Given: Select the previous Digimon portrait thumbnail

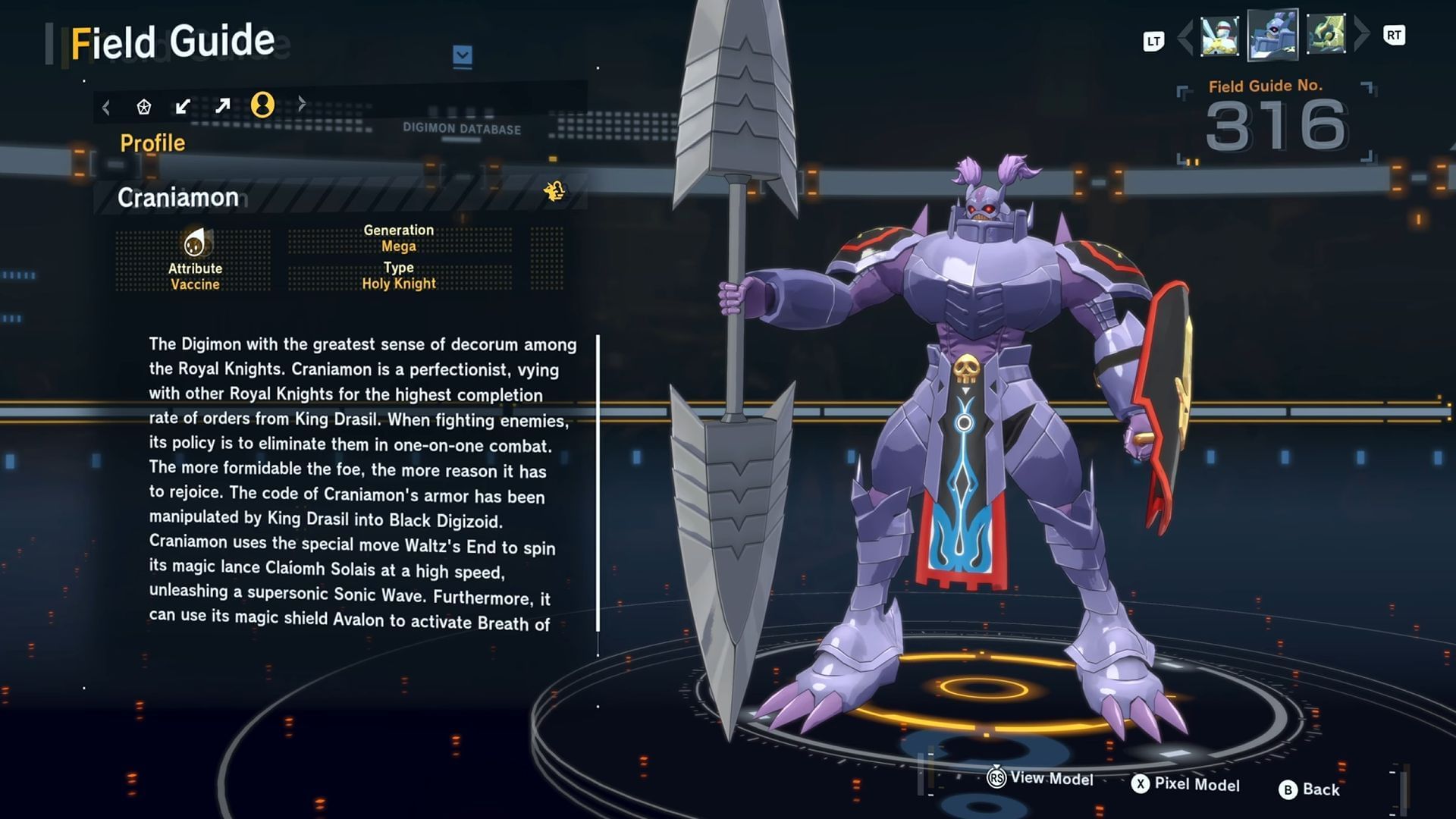Looking at the screenshot, I should click(x=1219, y=36).
